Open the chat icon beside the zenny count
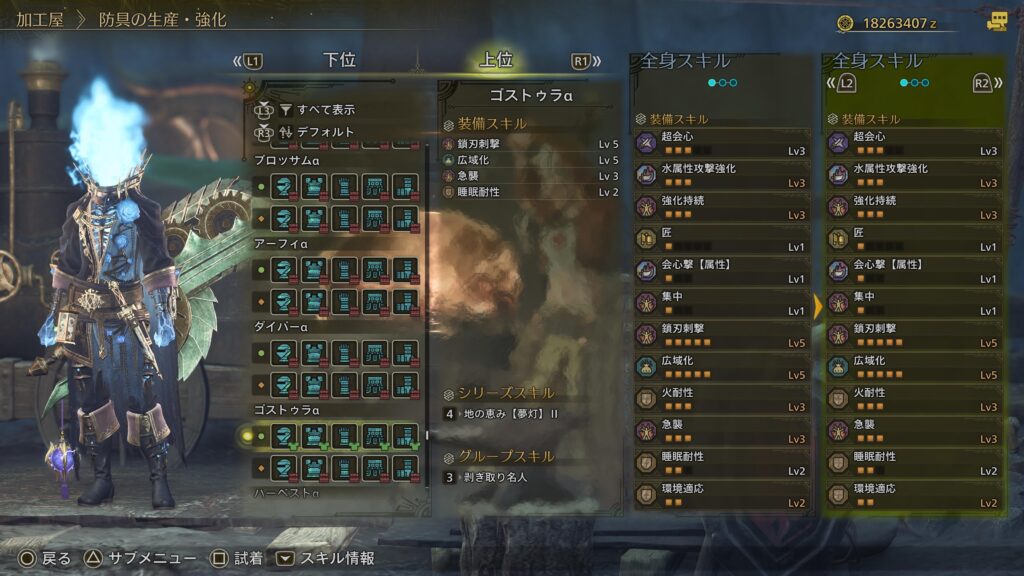The width and height of the screenshot is (1024, 576). pyautogui.click(x=996, y=21)
